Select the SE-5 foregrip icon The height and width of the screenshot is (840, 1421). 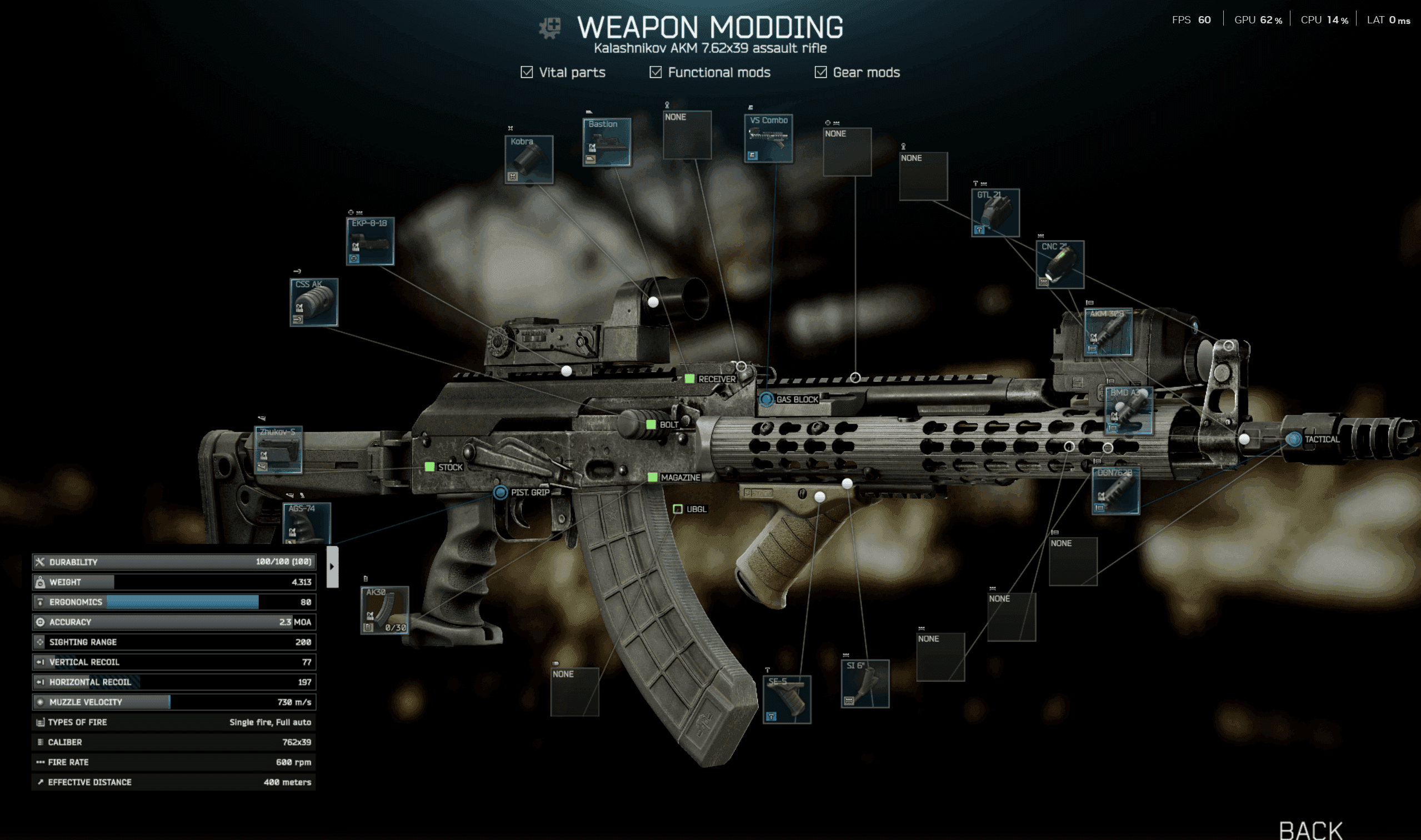pos(788,698)
